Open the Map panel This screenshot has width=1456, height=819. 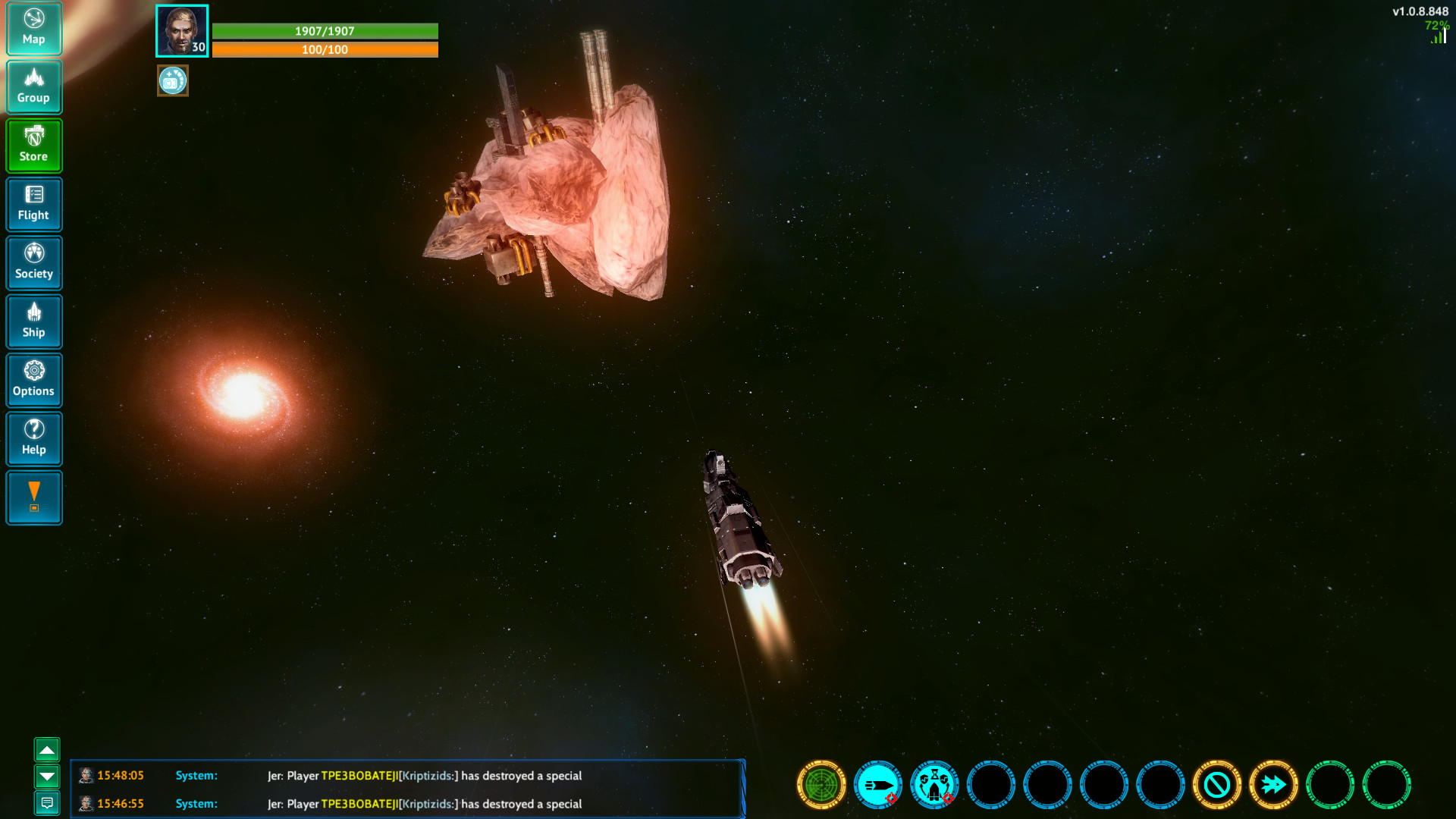pos(33,28)
